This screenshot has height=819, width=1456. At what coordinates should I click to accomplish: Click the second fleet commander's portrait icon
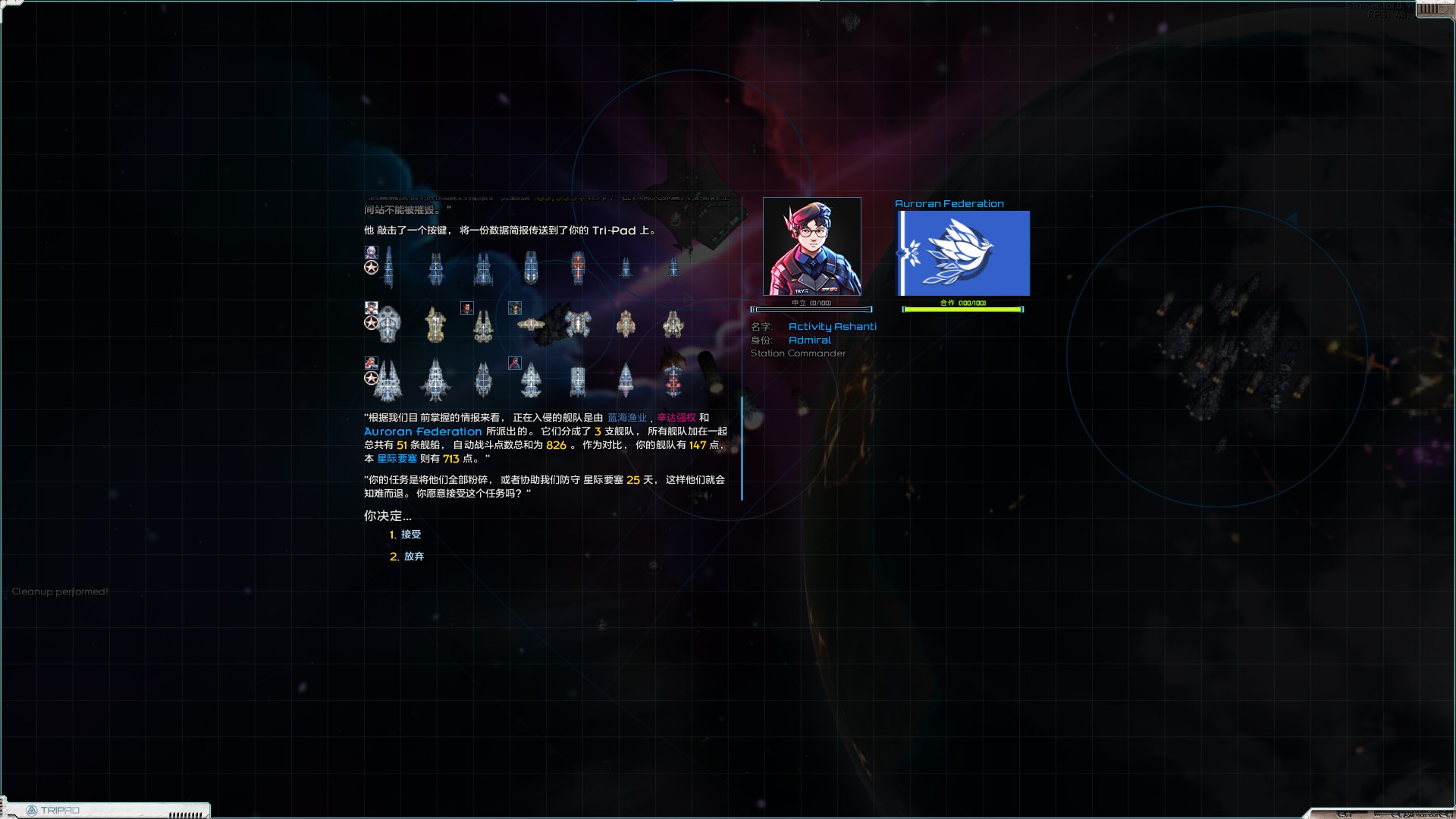pyautogui.click(x=371, y=309)
